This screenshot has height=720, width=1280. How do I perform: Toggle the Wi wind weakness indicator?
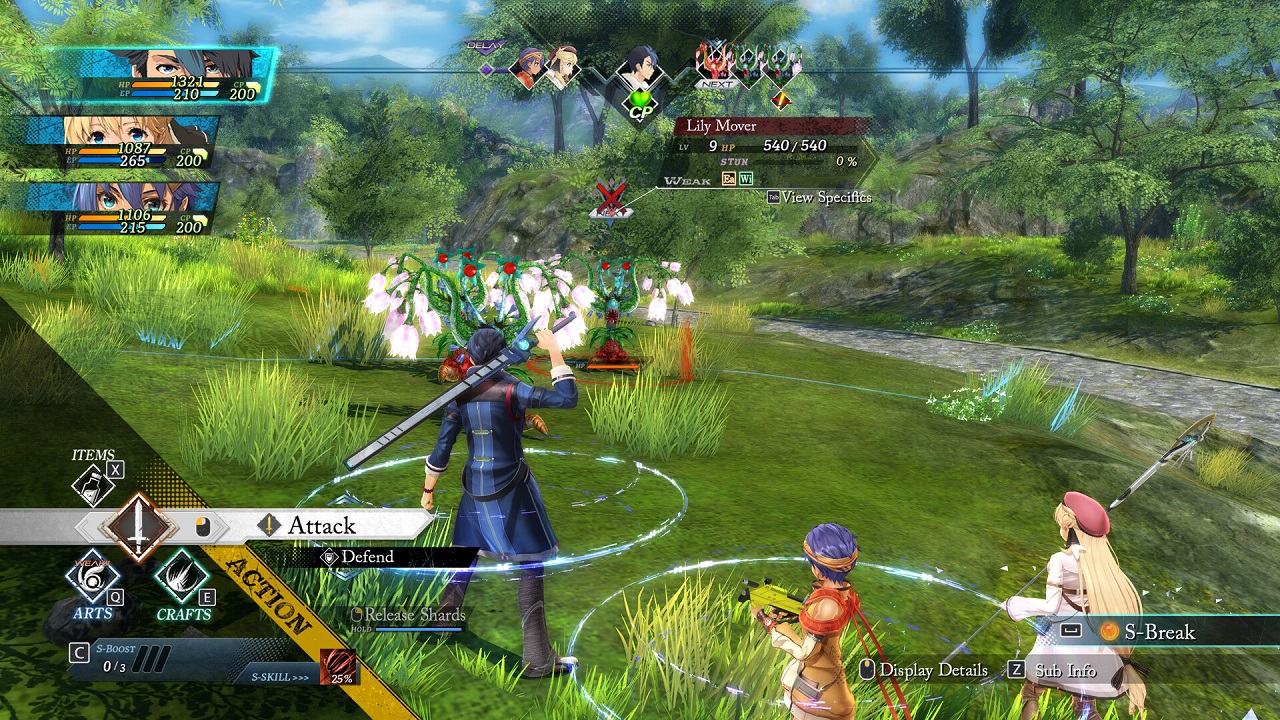[745, 178]
